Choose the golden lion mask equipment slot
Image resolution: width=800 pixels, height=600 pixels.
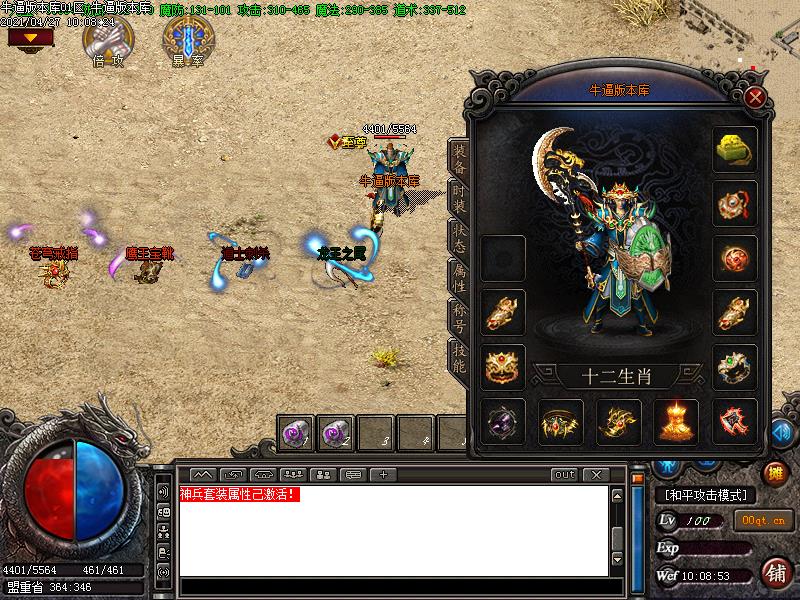point(503,367)
